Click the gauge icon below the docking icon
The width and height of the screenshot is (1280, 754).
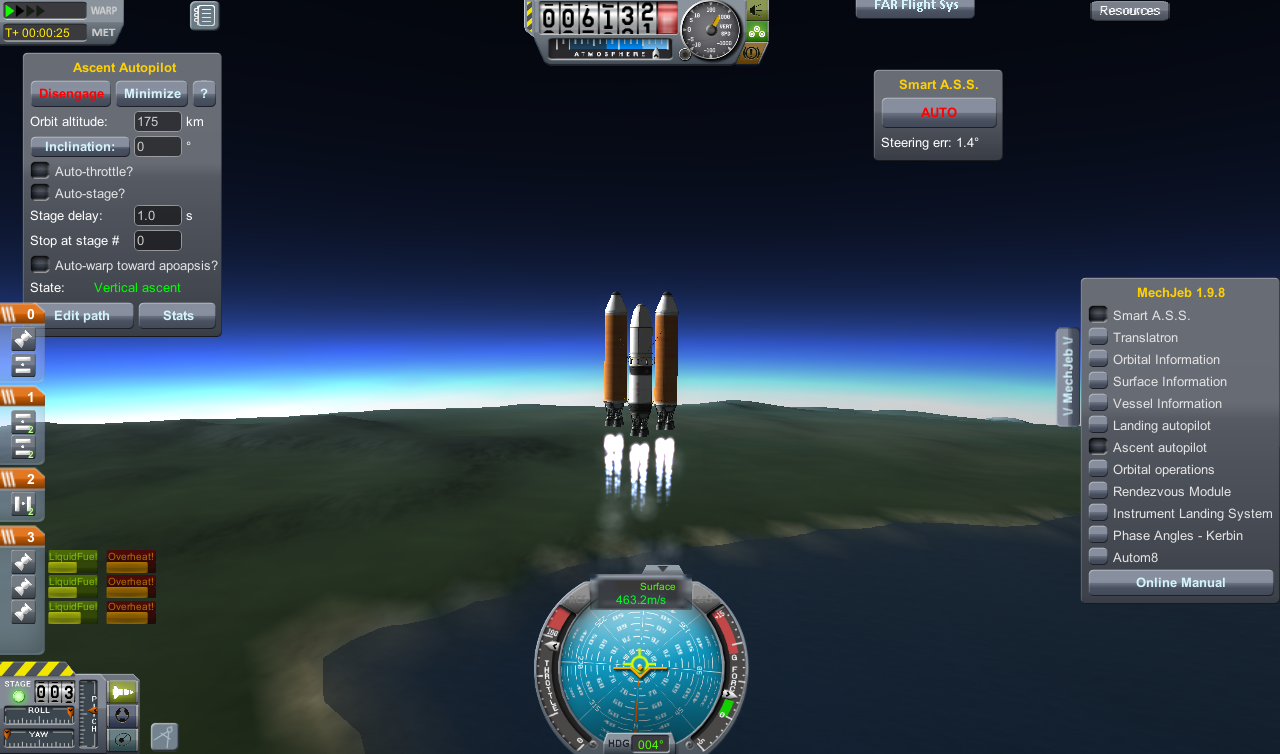coord(121,740)
